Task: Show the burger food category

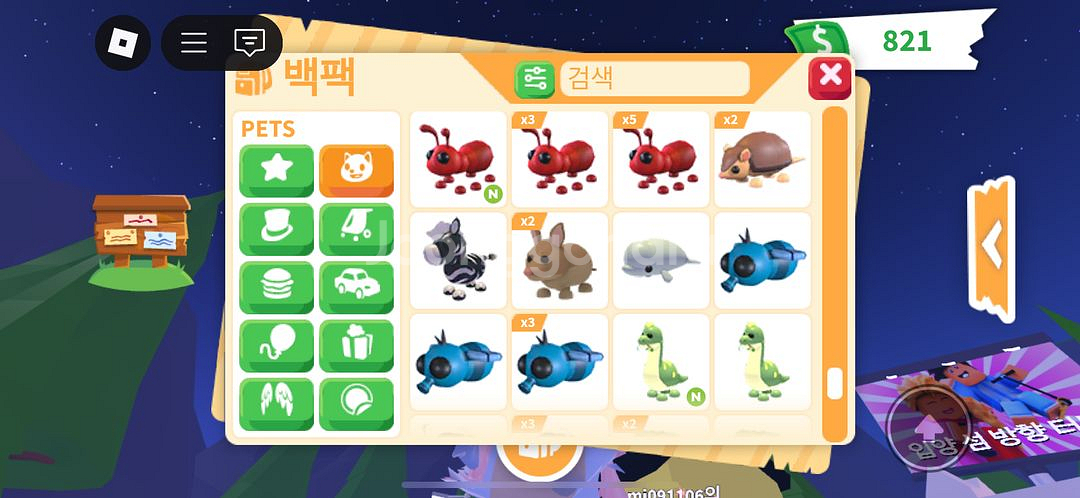Action: pos(276,288)
